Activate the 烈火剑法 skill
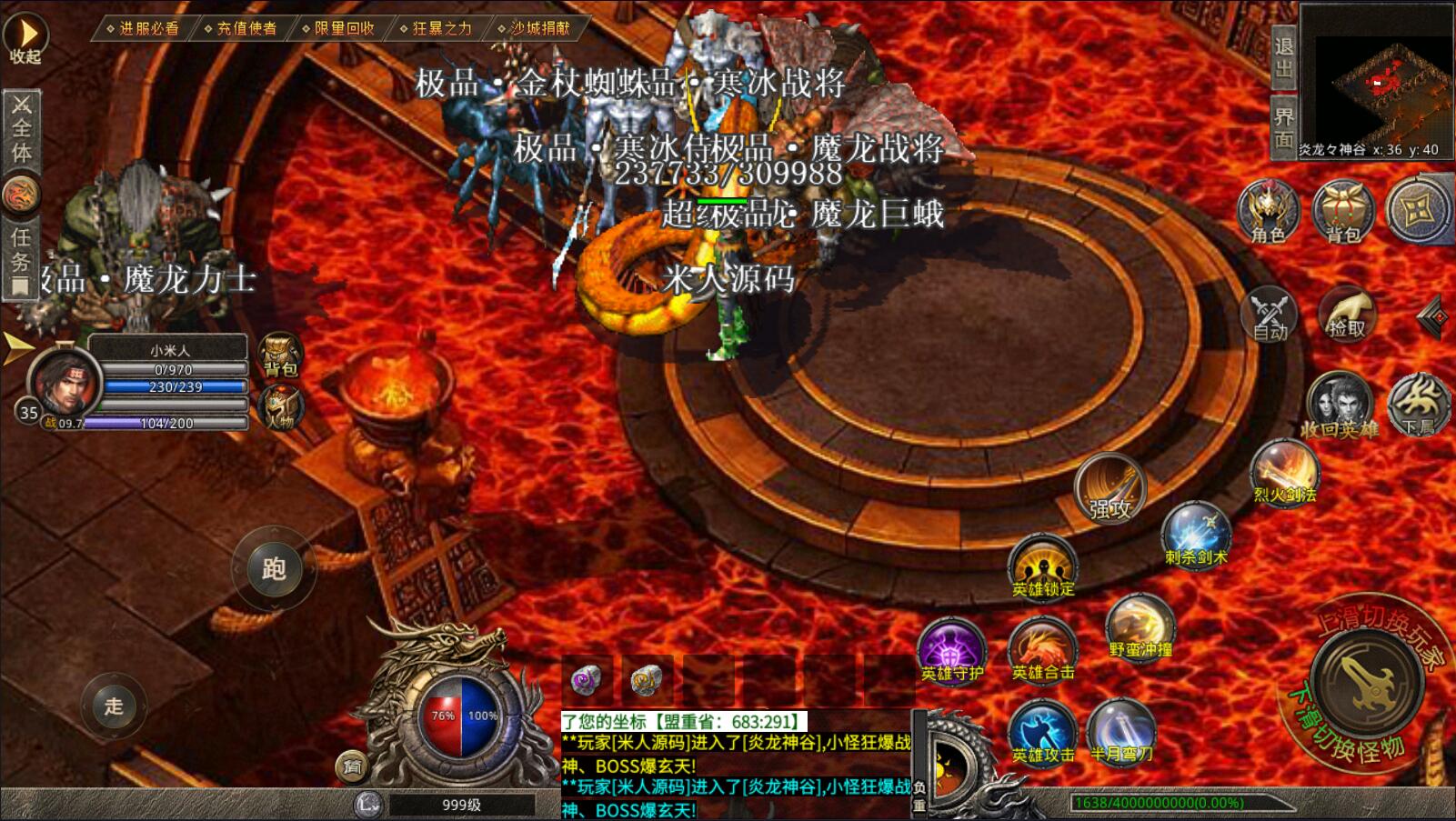 pyautogui.click(x=1284, y=473)
